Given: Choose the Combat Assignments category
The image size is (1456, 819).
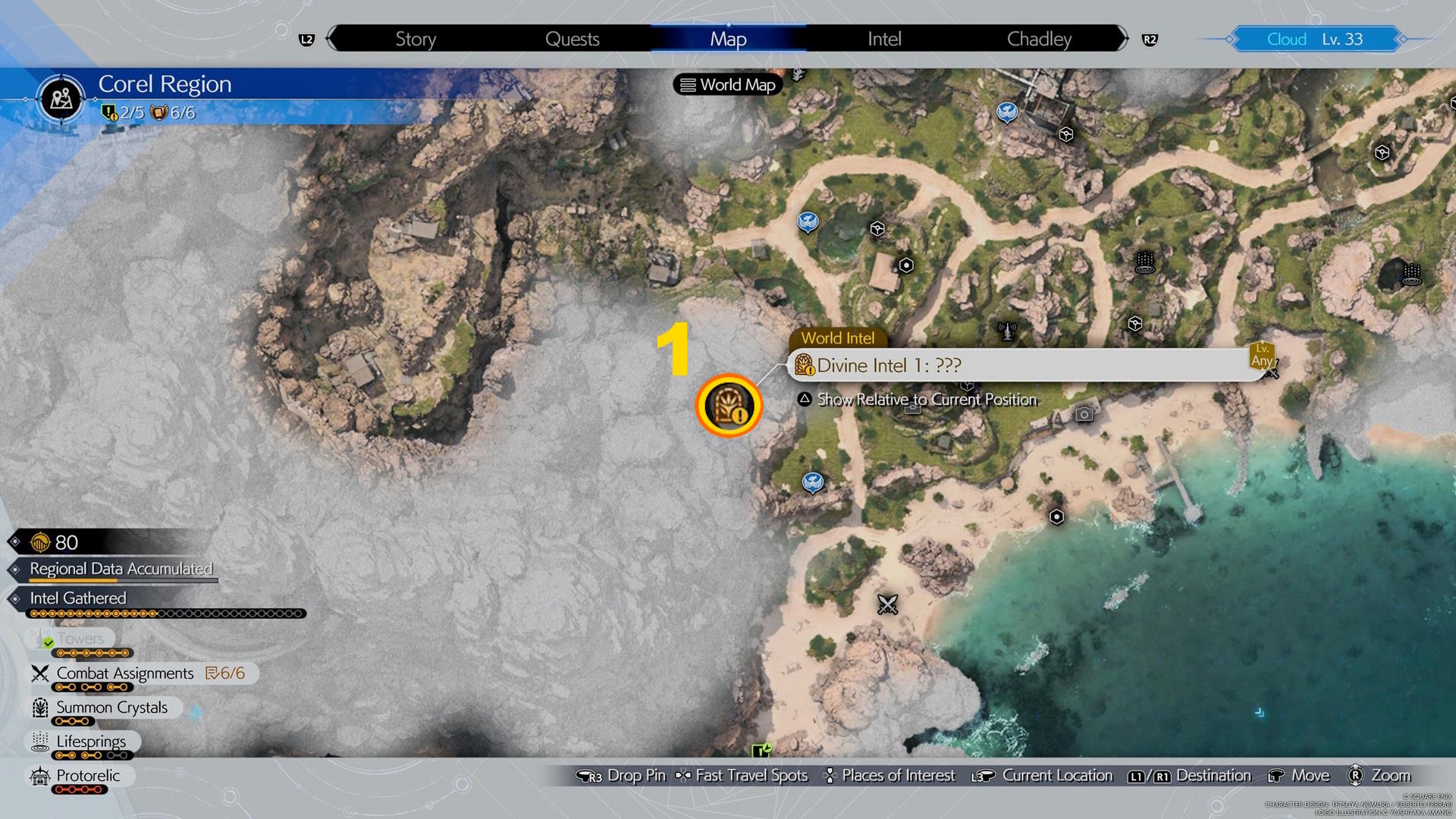Looking at the screenshot, I should [x=125, y=673].
